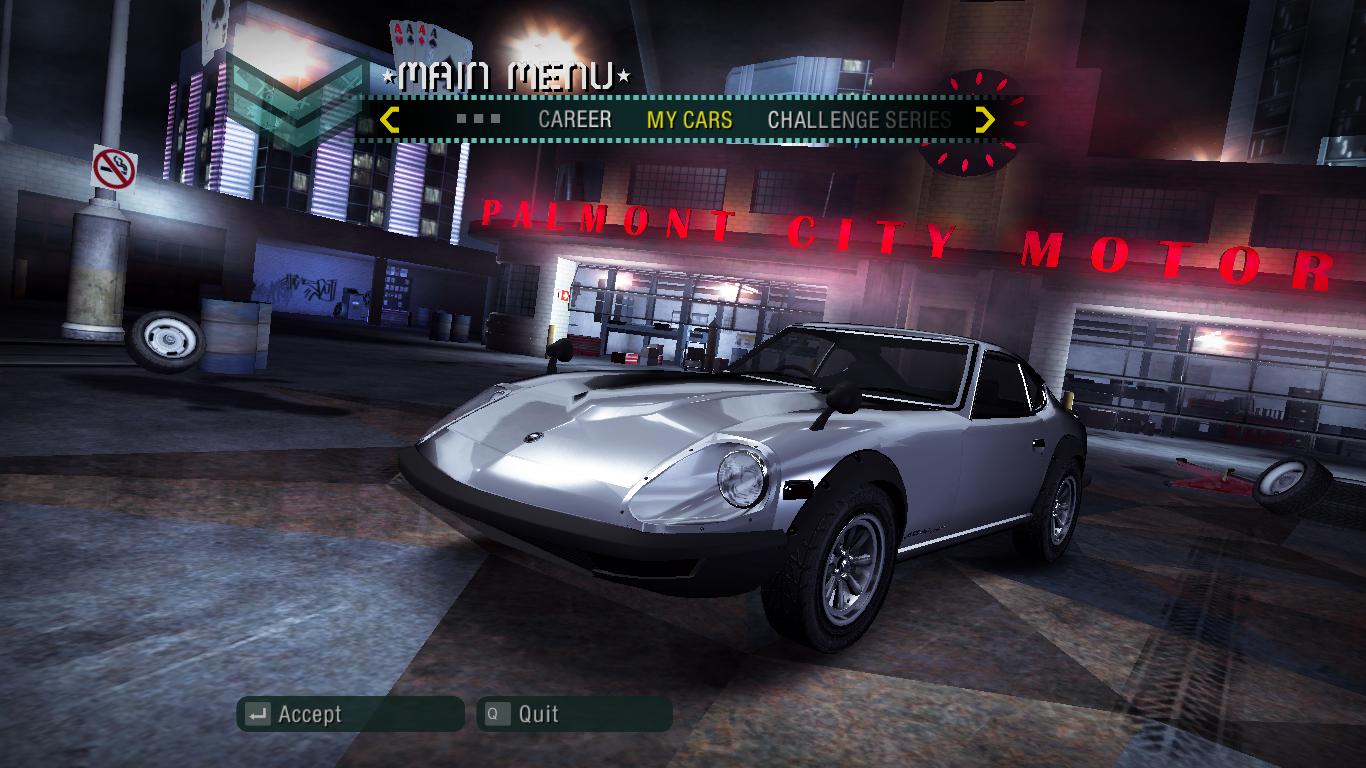
Task: Select the Career menu option
Action: pyautogui.click(x=574, y=120)
